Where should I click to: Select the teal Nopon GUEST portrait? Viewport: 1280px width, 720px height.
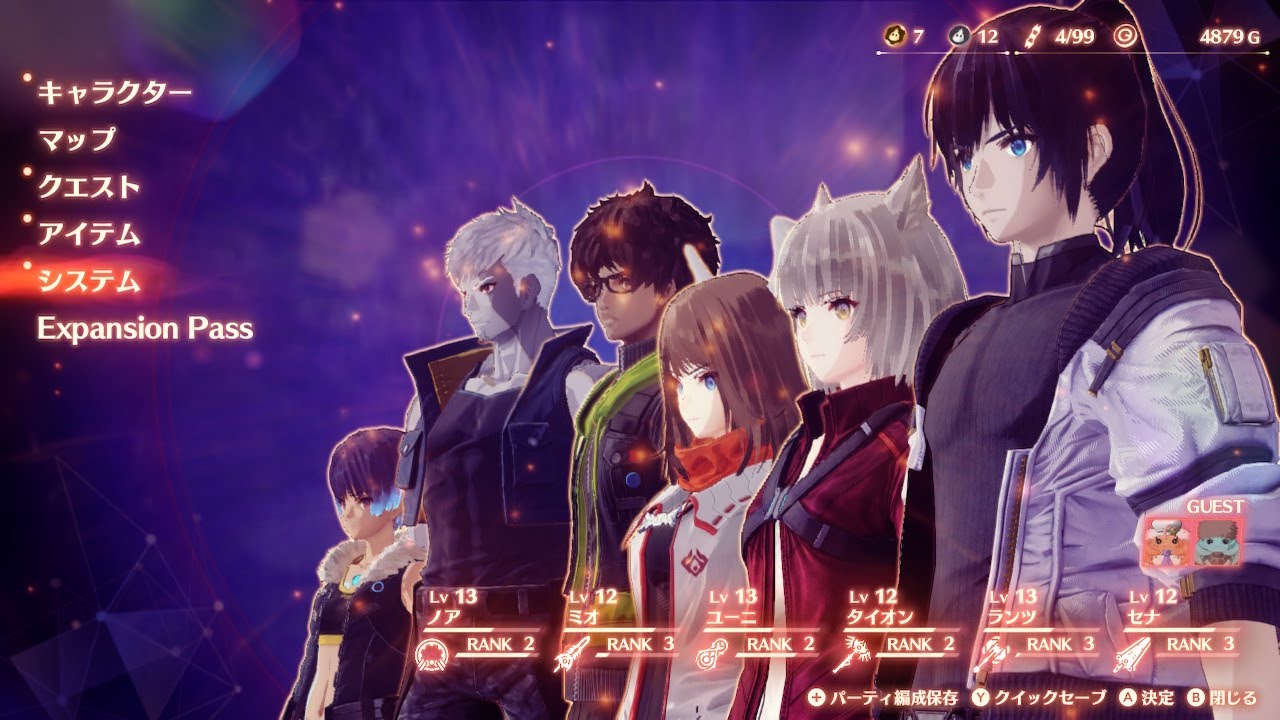point(1220,543)
